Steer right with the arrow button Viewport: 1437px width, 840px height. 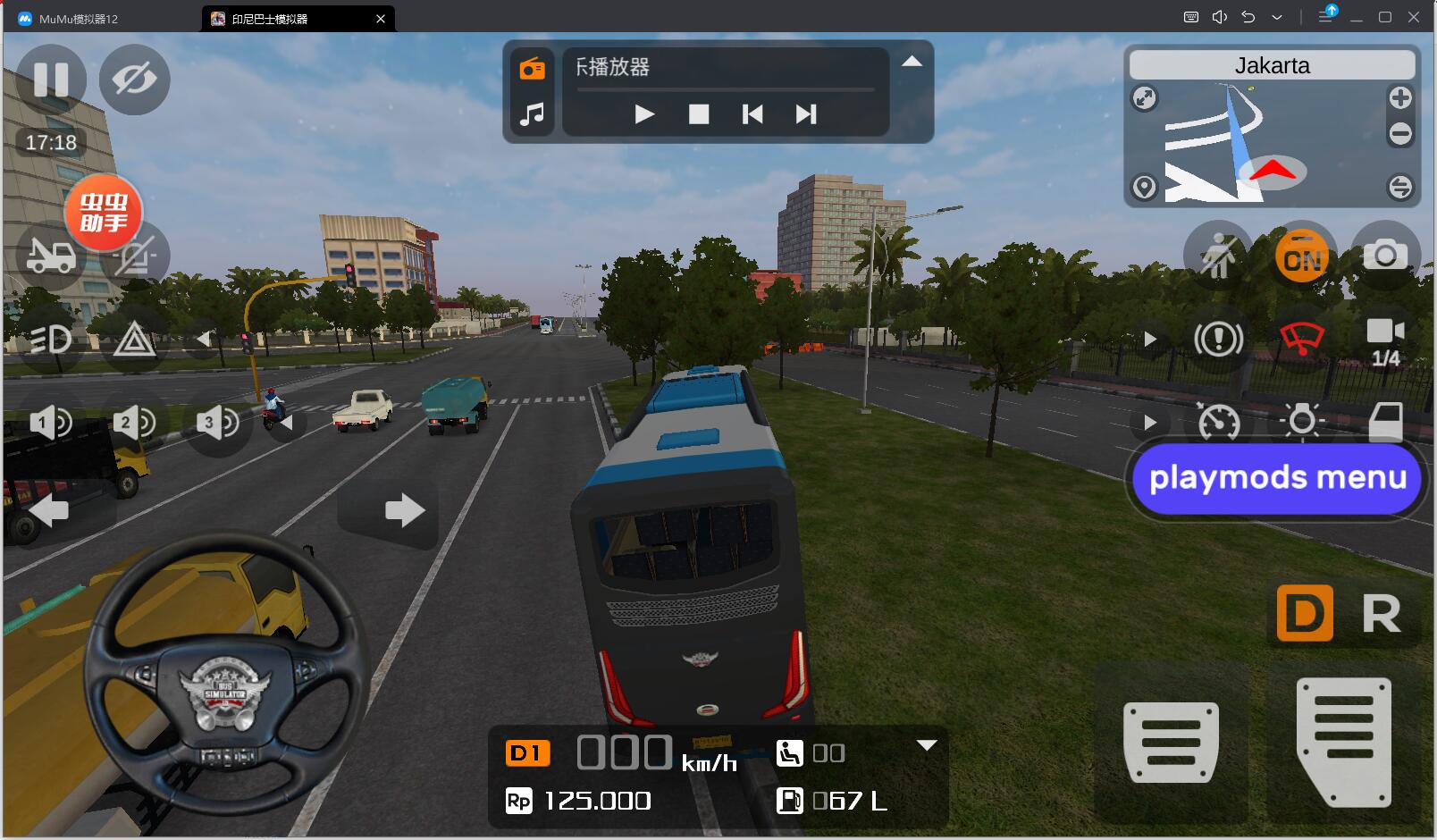[x=404, y=511]
